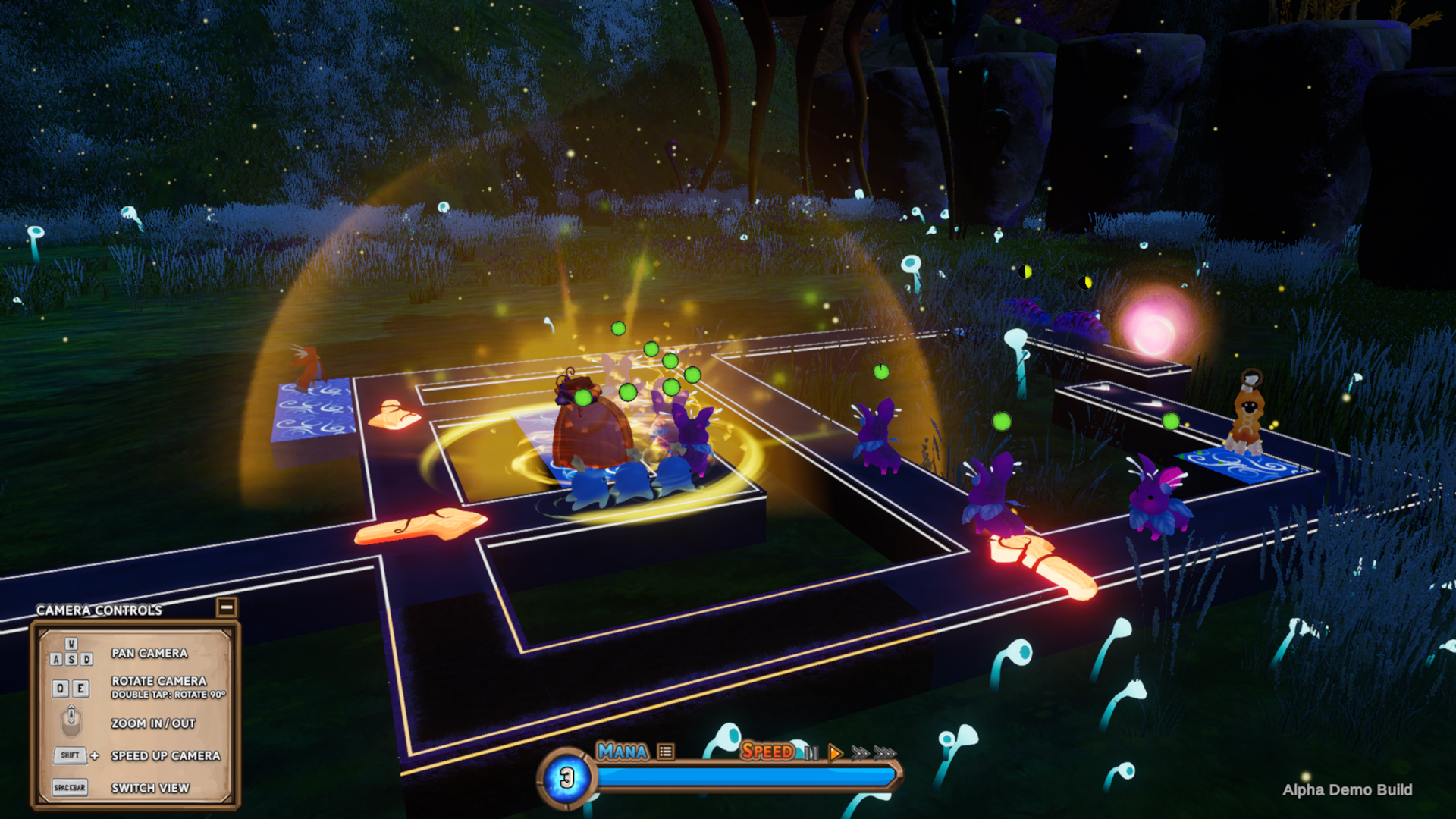
Task: Pause the game speed
Action: tap(811, 753)
